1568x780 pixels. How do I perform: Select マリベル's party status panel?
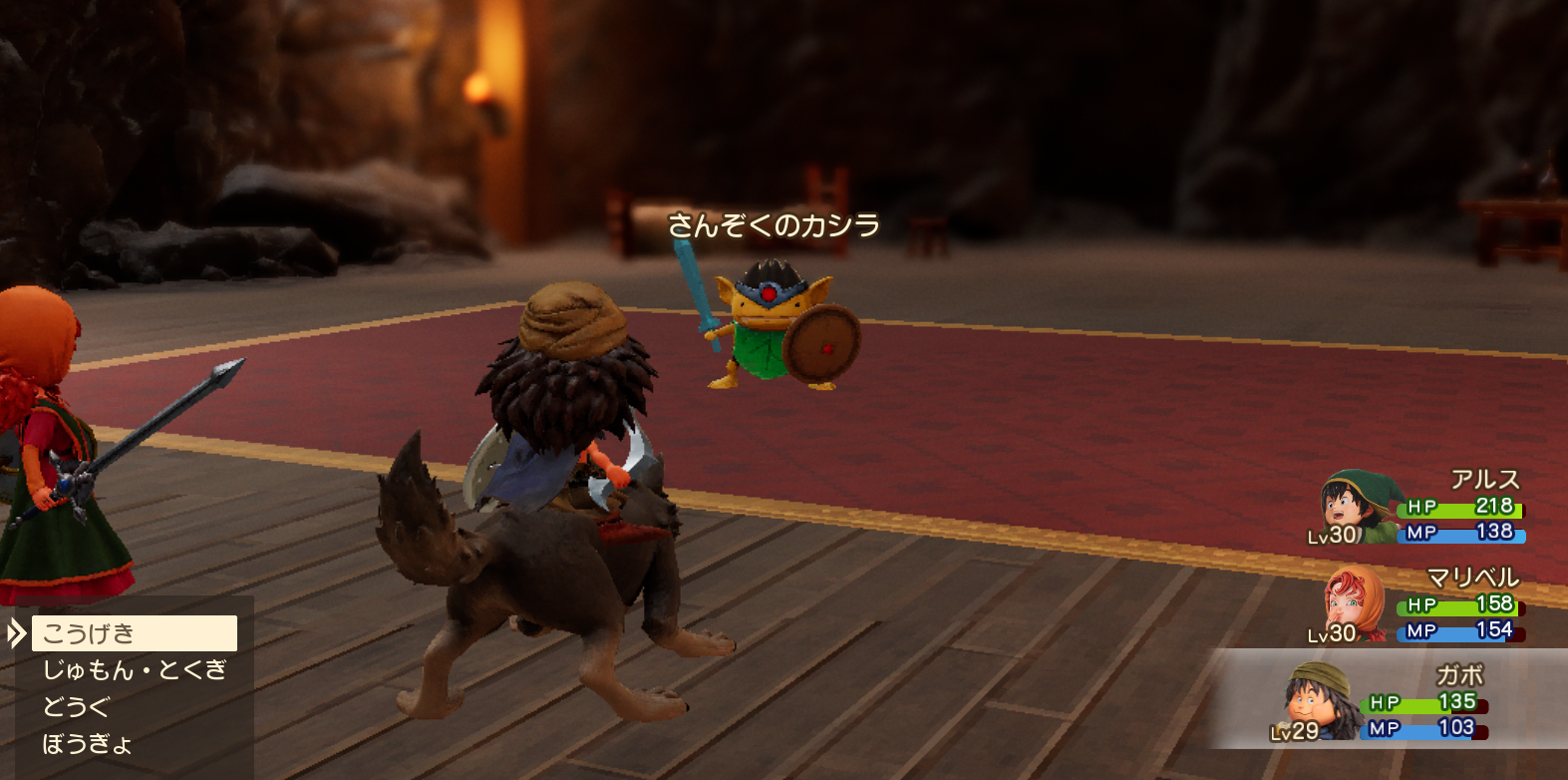tap(1420, 606)
